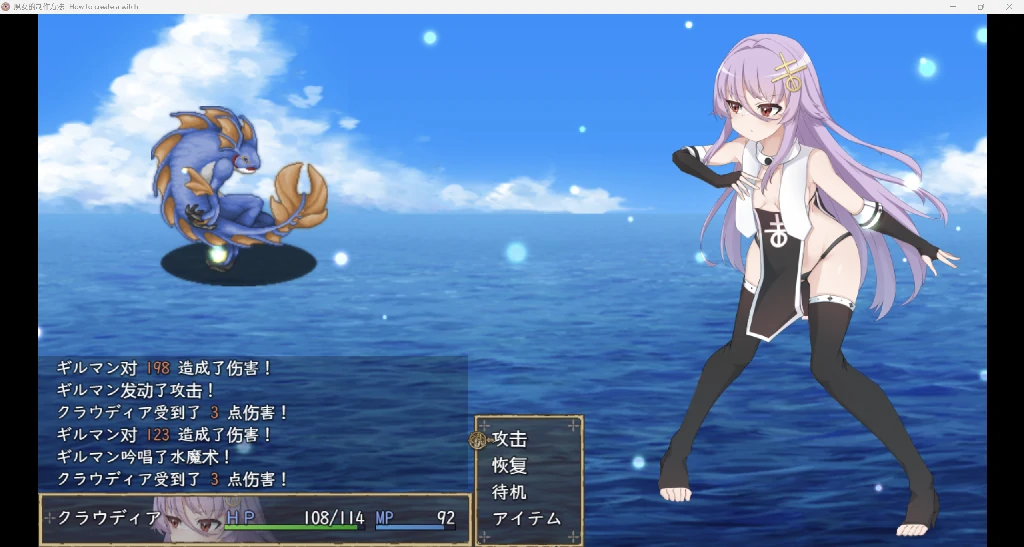Open the アイテム item menu
The height and width of the screenshot is (547, 1024).
pyautogui.click(x=527, y=519)
